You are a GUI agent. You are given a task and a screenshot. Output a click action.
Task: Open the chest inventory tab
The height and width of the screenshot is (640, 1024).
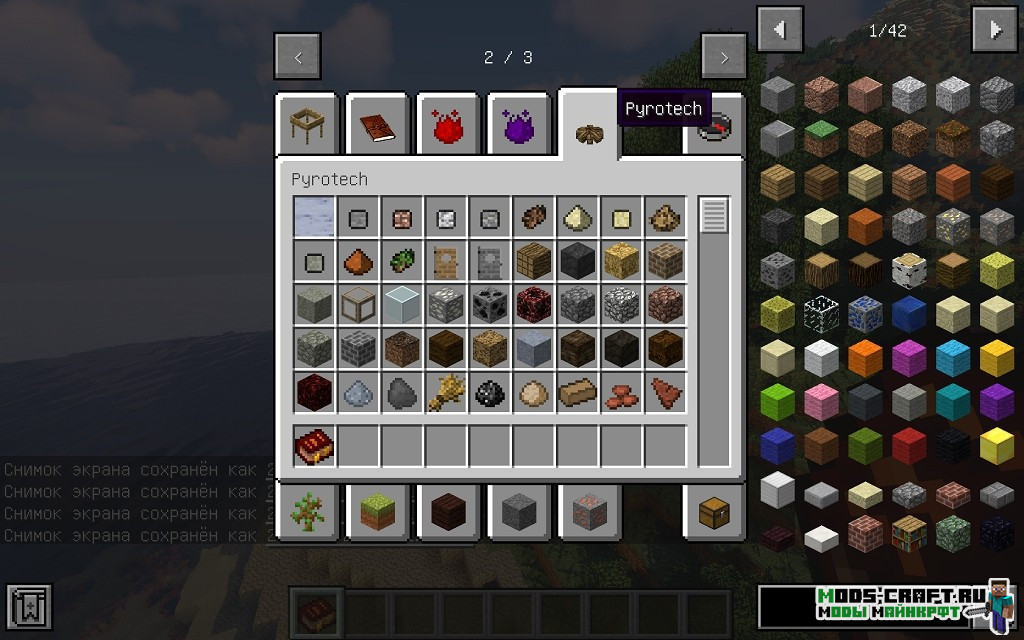coord(715,512)
